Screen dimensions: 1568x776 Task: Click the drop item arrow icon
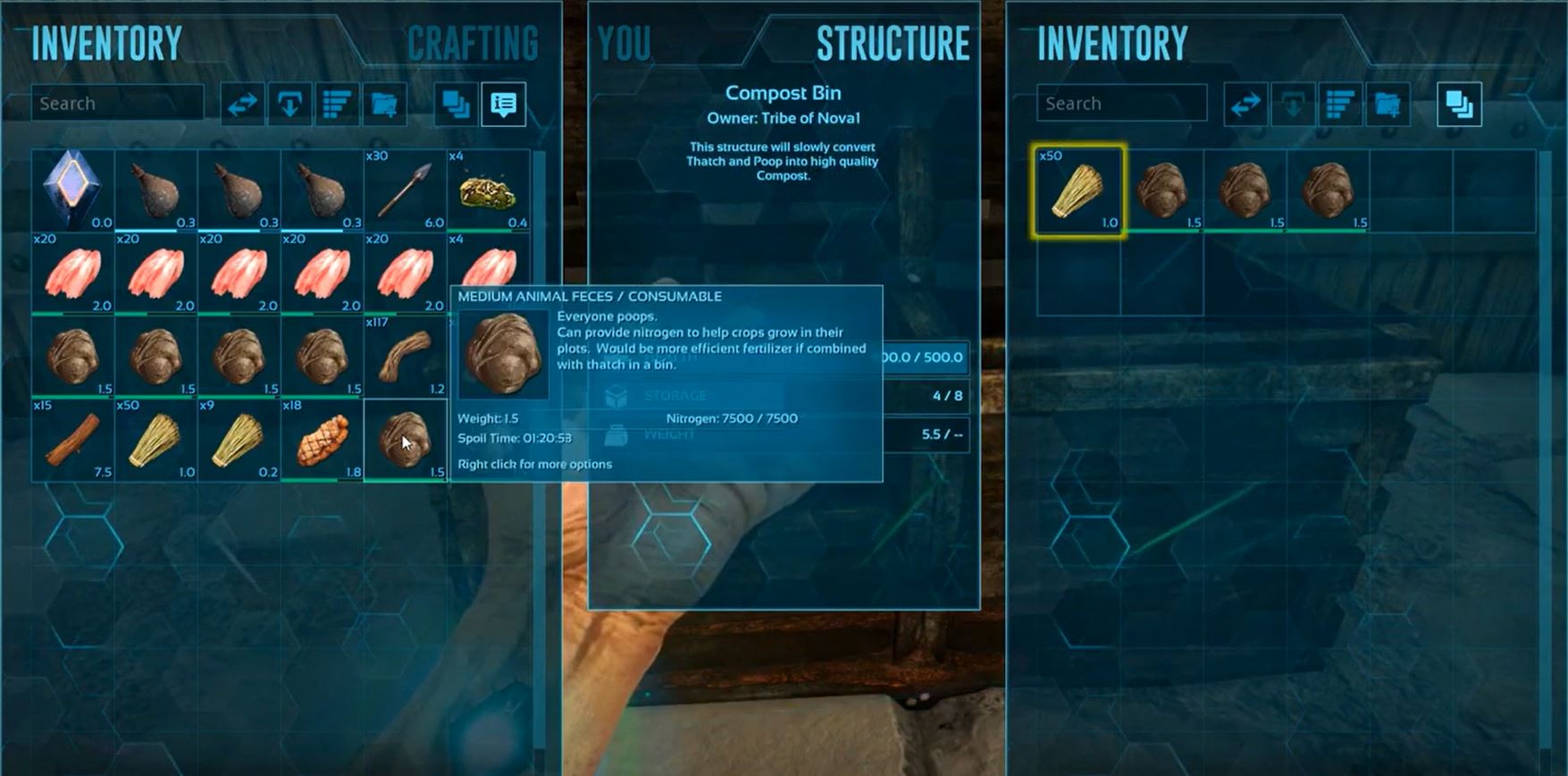289,103
